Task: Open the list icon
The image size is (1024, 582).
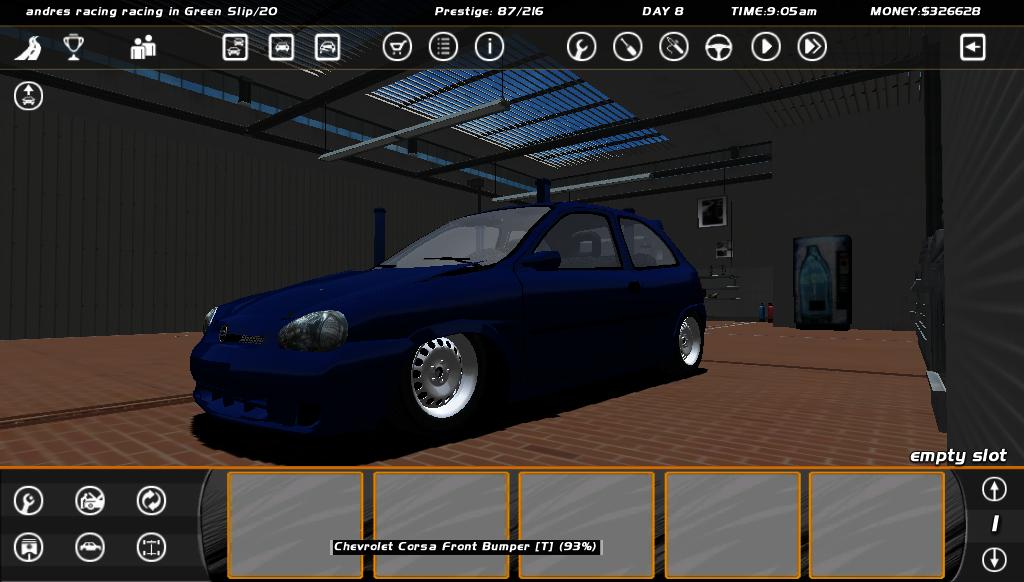Action: [x=443, y=47]
